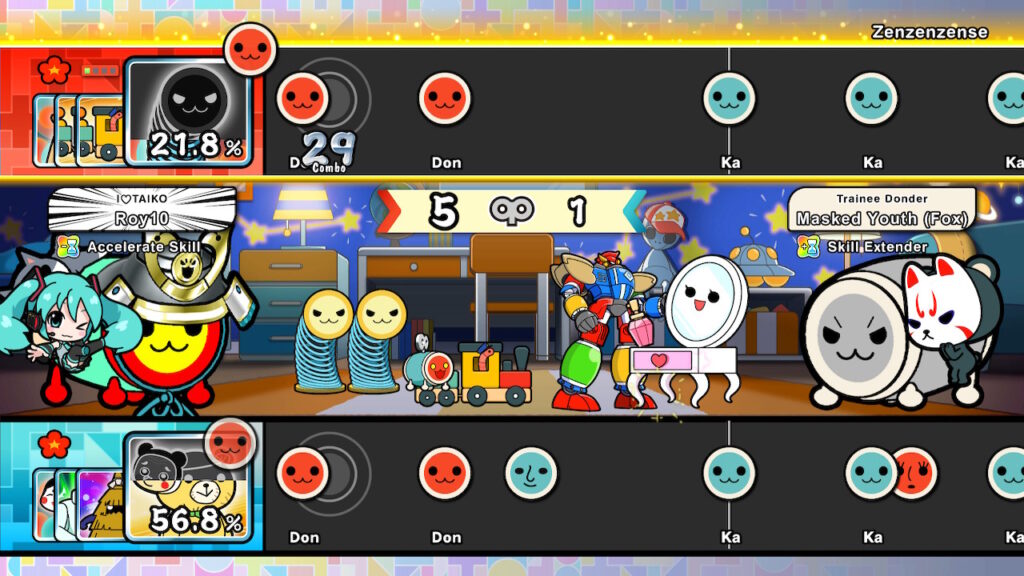The image size is (1024, 576).
Task: Select the red player's black ninja toy card
Action: pyautogui.click(x=188, y=108)
